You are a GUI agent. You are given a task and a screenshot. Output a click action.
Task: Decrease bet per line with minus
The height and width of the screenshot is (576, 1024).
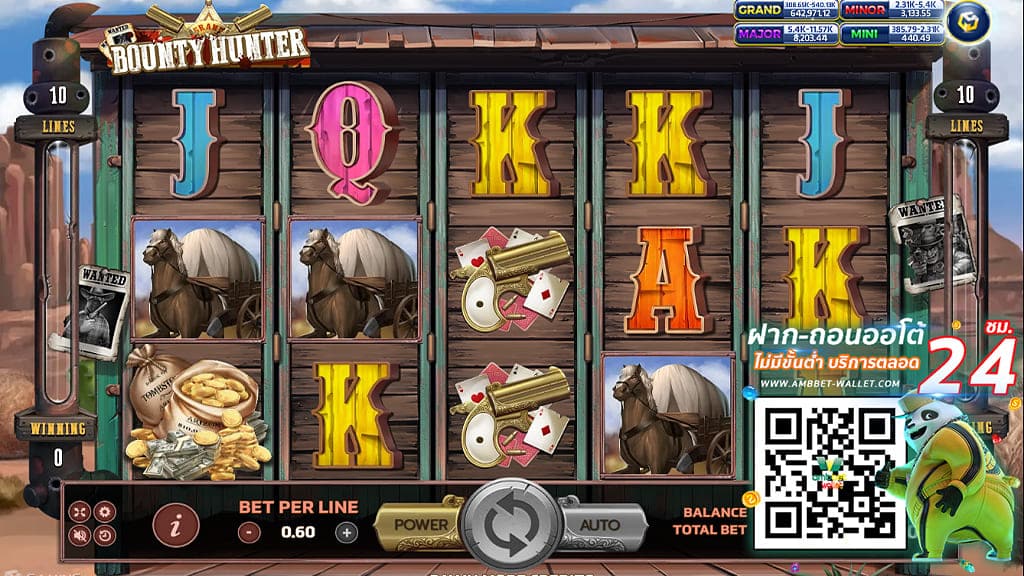[x=250, y=533]
